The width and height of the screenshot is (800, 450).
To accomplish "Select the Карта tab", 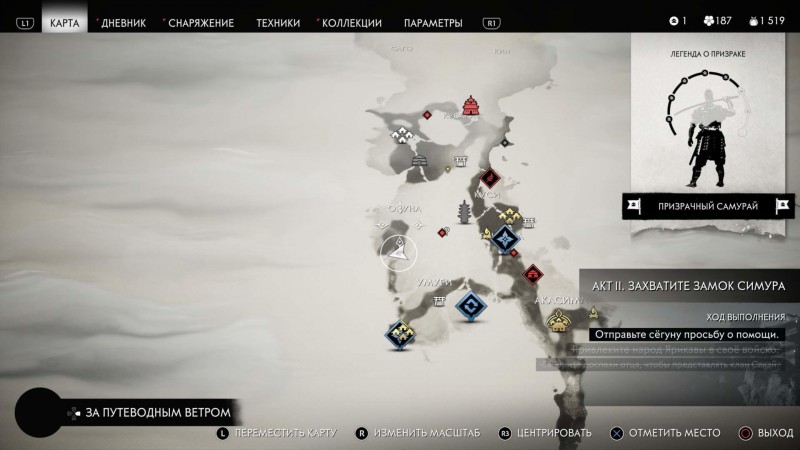I will (63, 22).
